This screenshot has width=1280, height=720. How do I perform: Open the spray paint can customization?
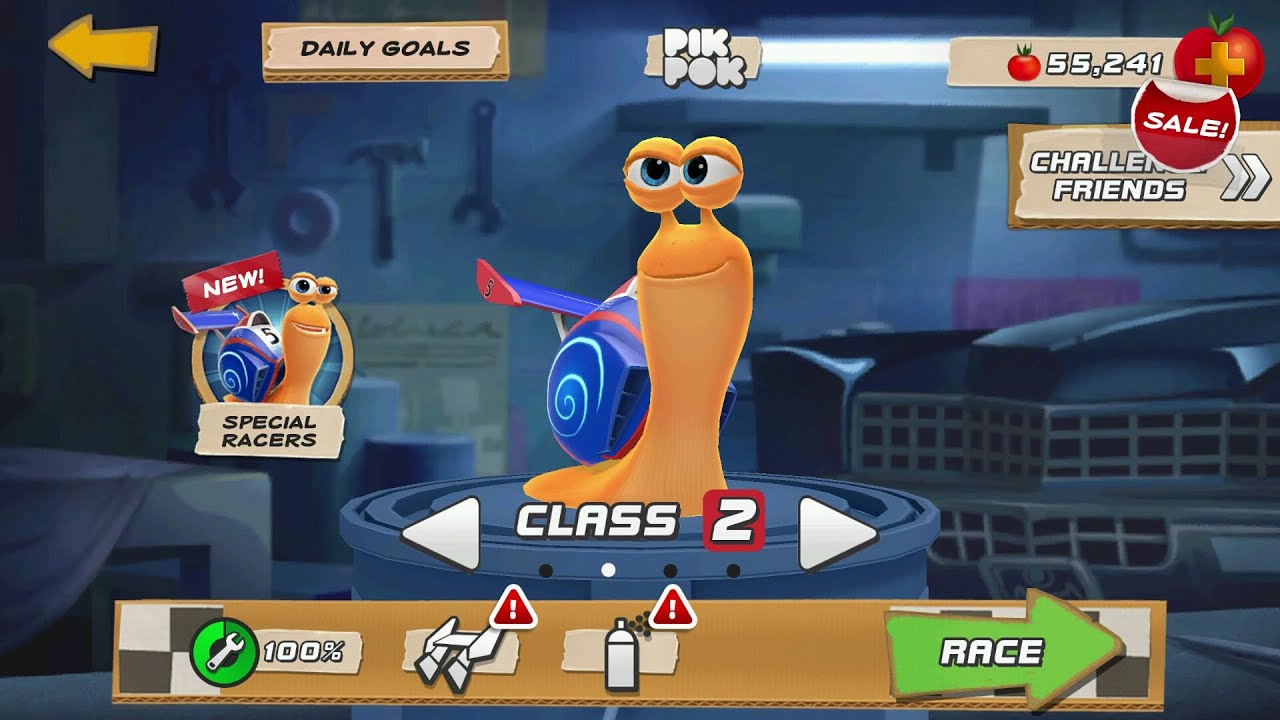(x=622, y=654)
